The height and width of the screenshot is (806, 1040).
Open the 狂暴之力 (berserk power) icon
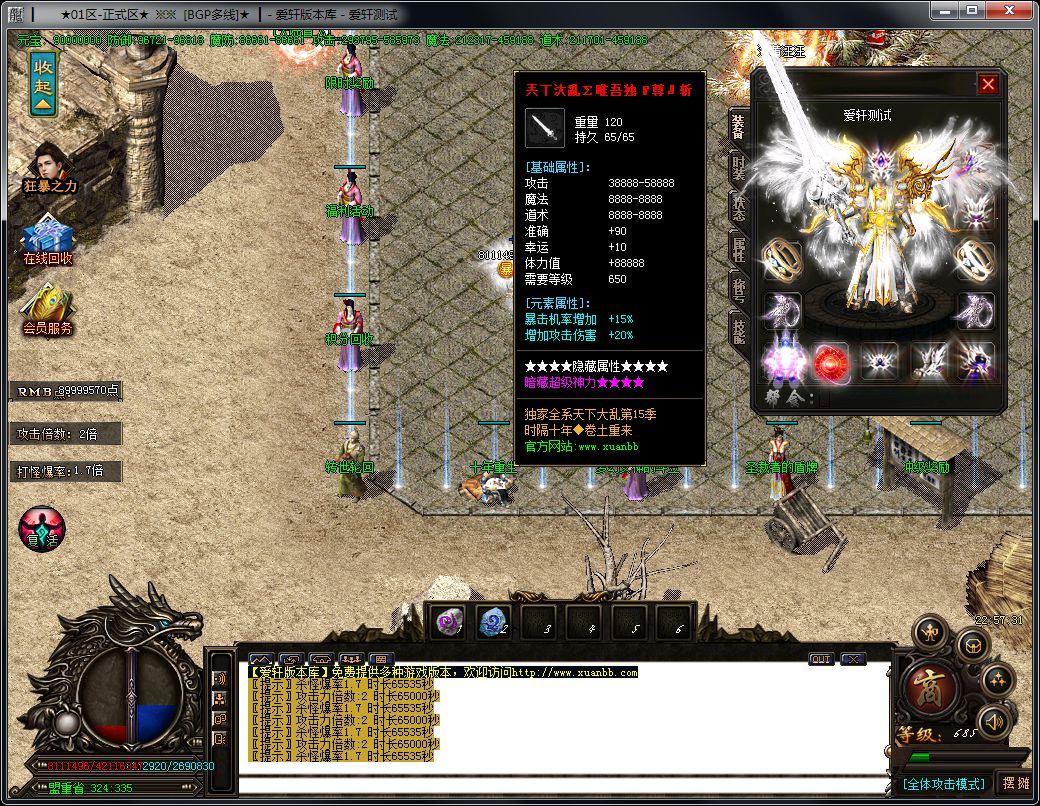pos(49,166)
